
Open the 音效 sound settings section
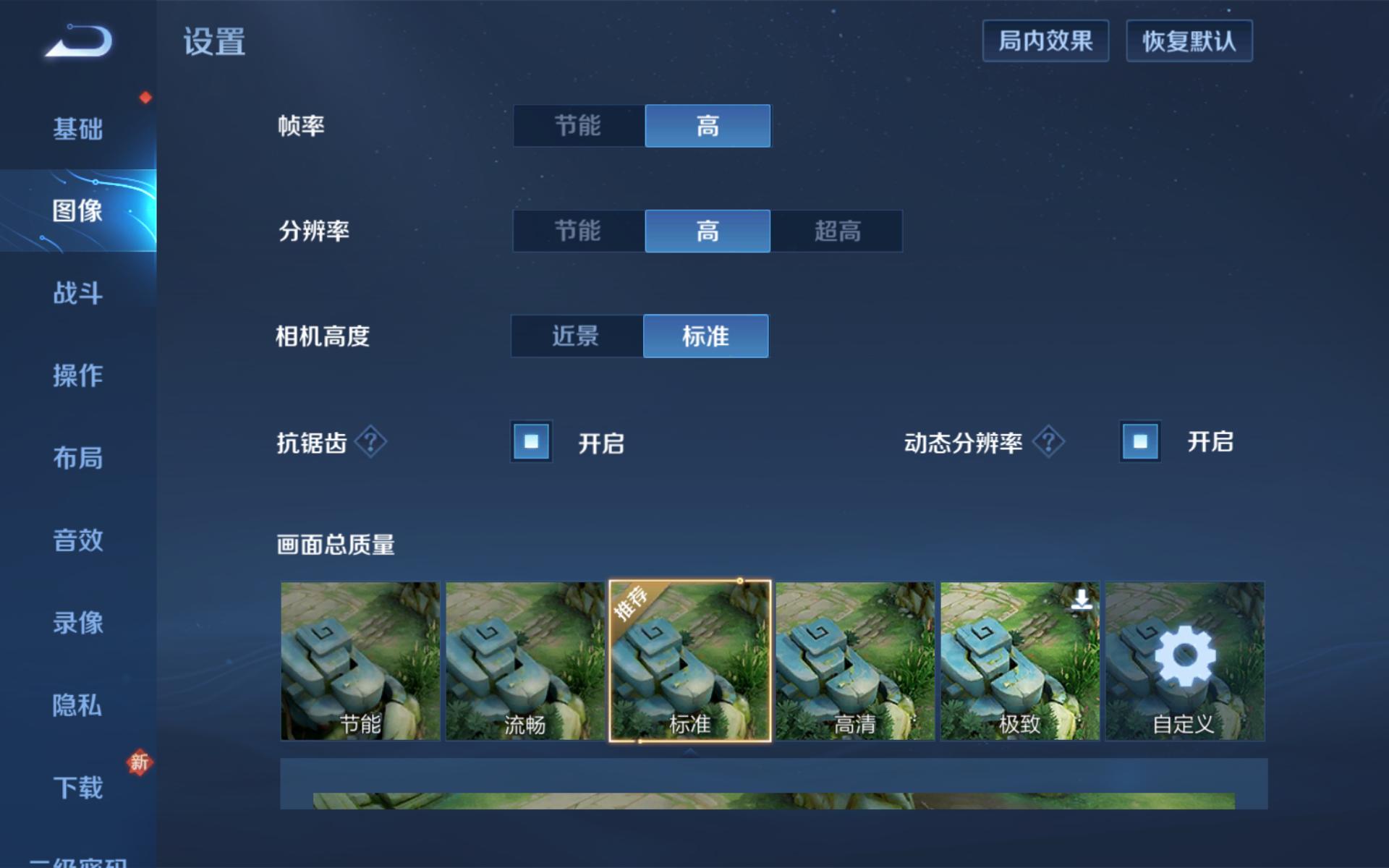(x=77, y=541)
